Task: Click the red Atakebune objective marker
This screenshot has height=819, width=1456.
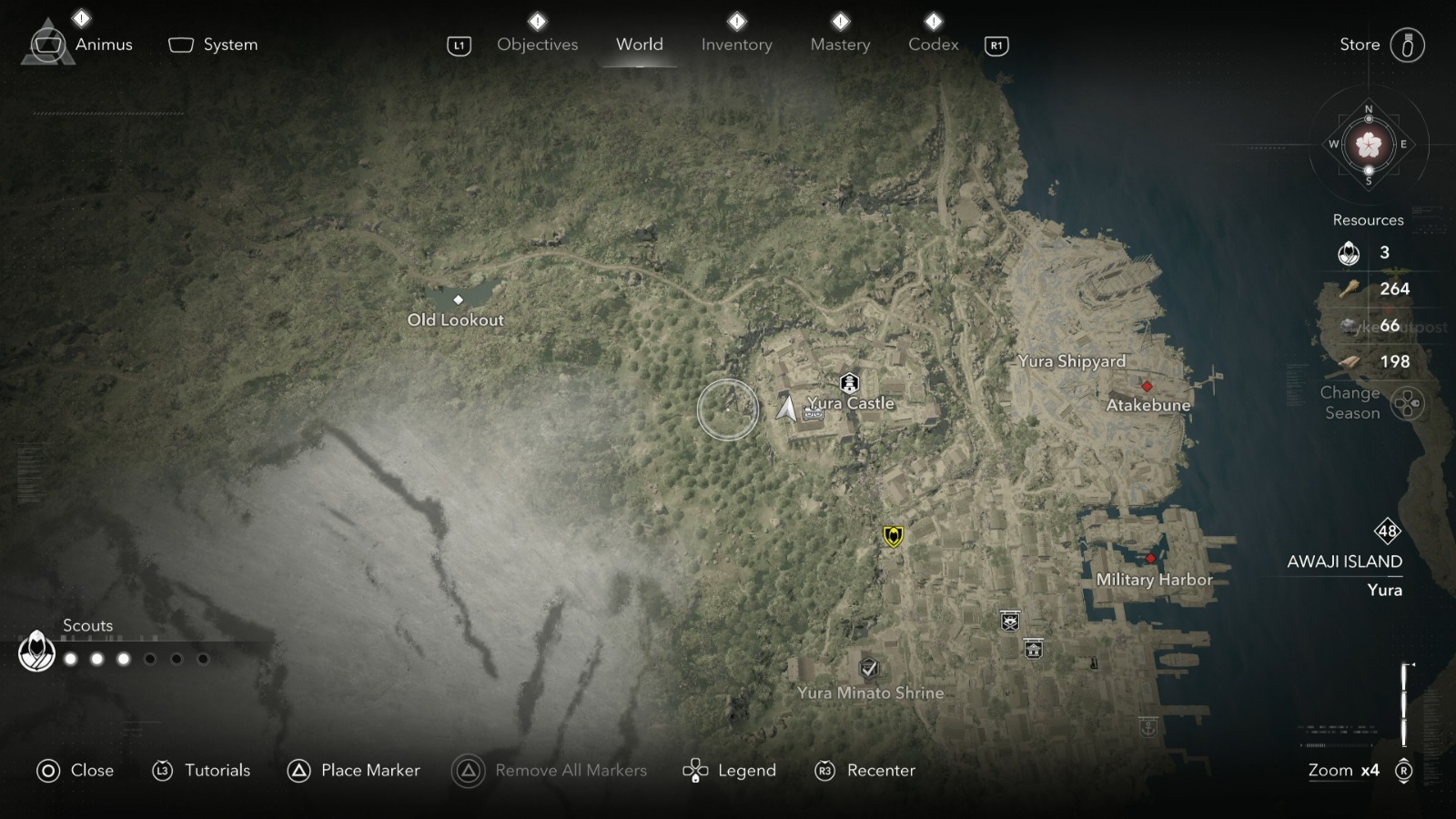Action: click(x=1148, y=385)
